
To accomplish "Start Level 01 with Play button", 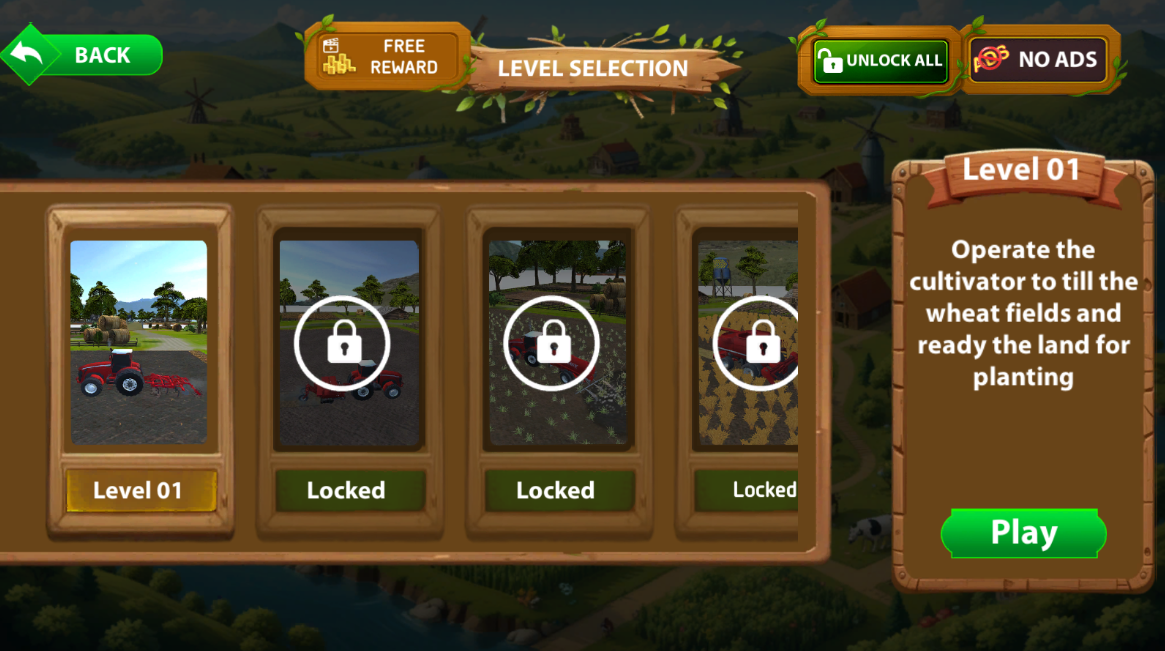I will [1023, 533].
